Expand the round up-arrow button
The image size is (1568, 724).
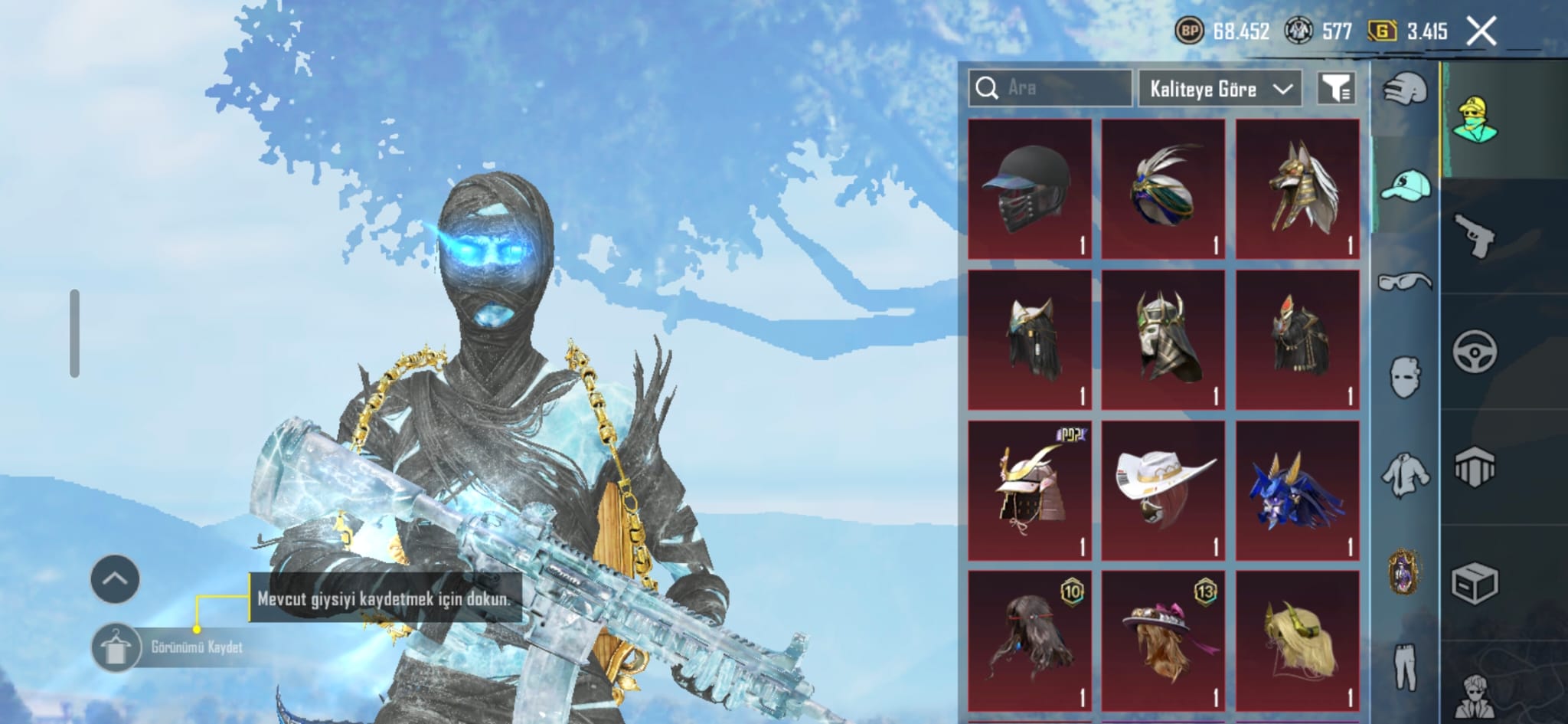click(115, 578)
